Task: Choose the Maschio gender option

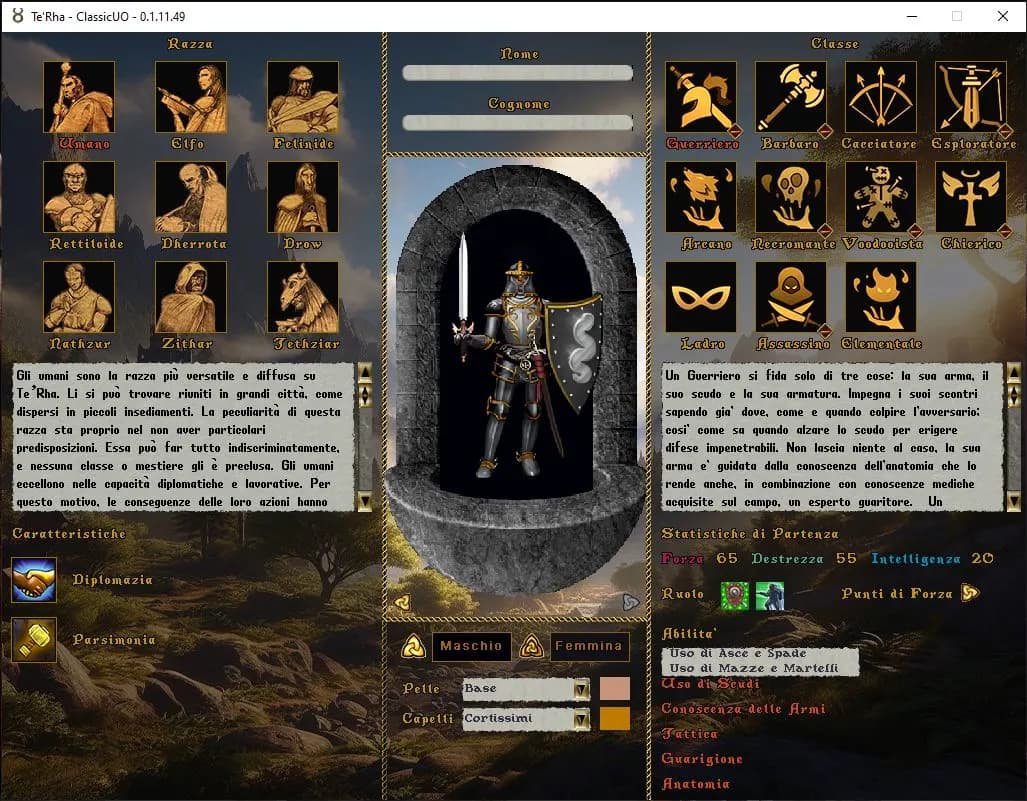Action: pos(471,646)
